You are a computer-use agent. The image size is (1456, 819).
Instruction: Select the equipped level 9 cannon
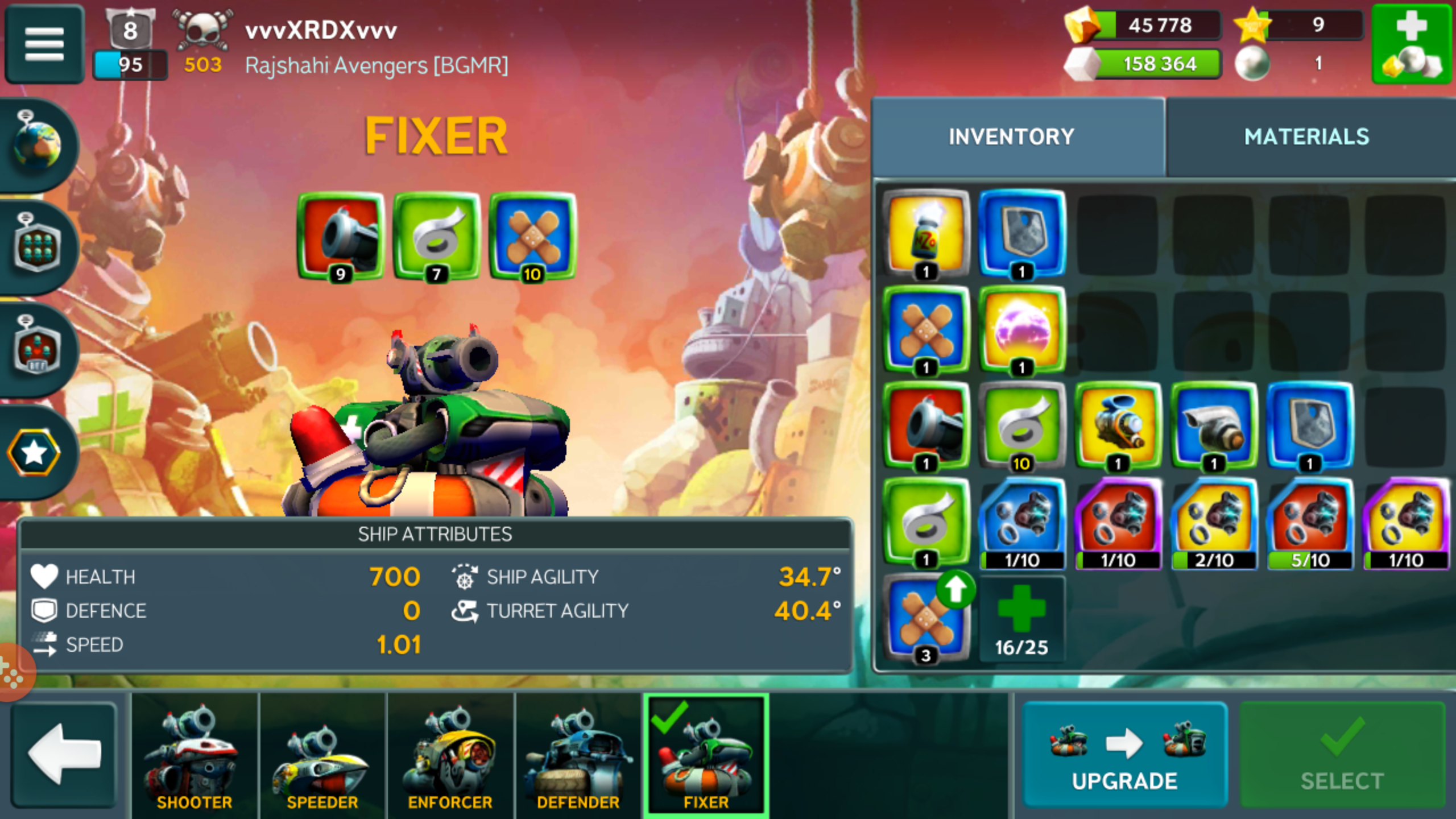point(341,237)
